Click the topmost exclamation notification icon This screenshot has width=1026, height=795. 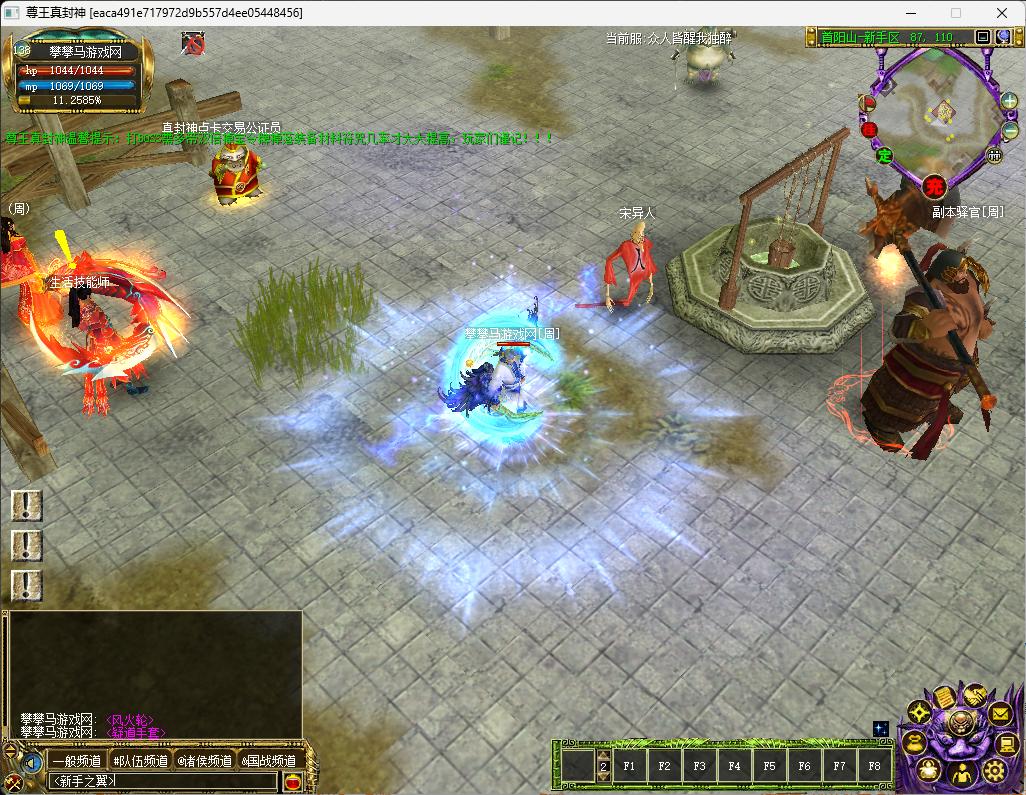coord(26,505)
